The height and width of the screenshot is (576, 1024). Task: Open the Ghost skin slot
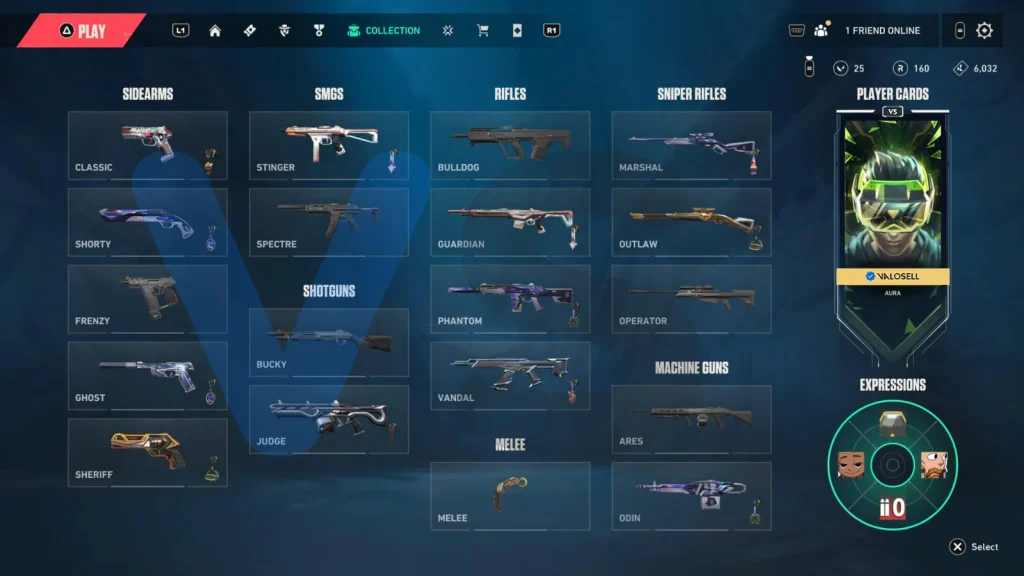[148, 376]
